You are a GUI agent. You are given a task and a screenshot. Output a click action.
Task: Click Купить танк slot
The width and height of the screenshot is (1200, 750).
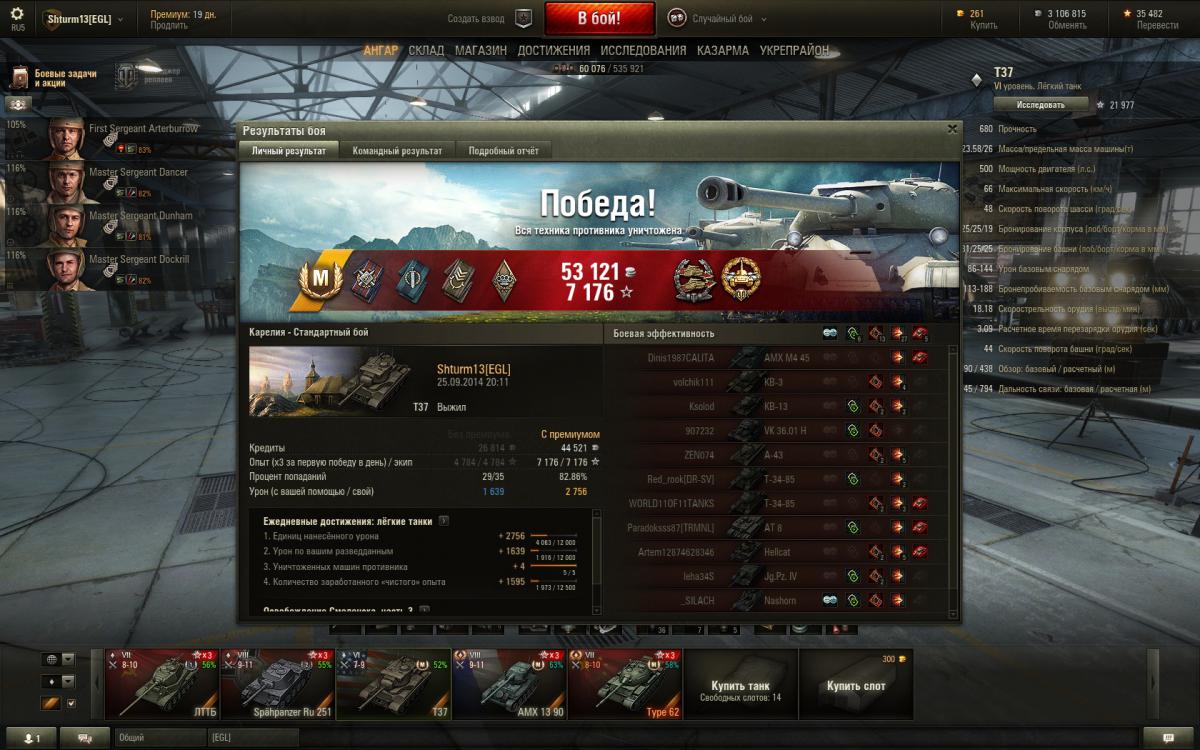coord(740,684)
